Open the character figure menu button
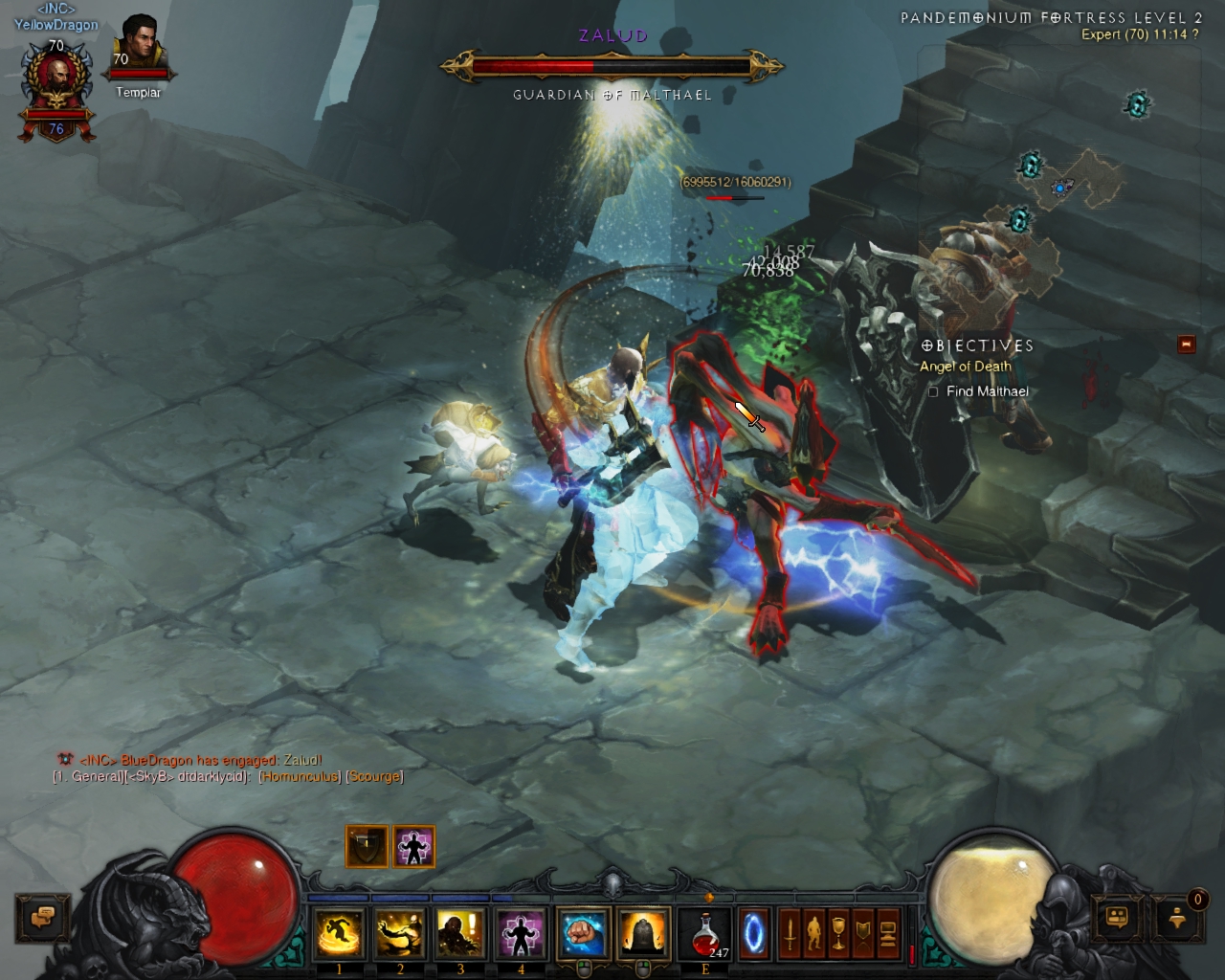 click(813, 933)
